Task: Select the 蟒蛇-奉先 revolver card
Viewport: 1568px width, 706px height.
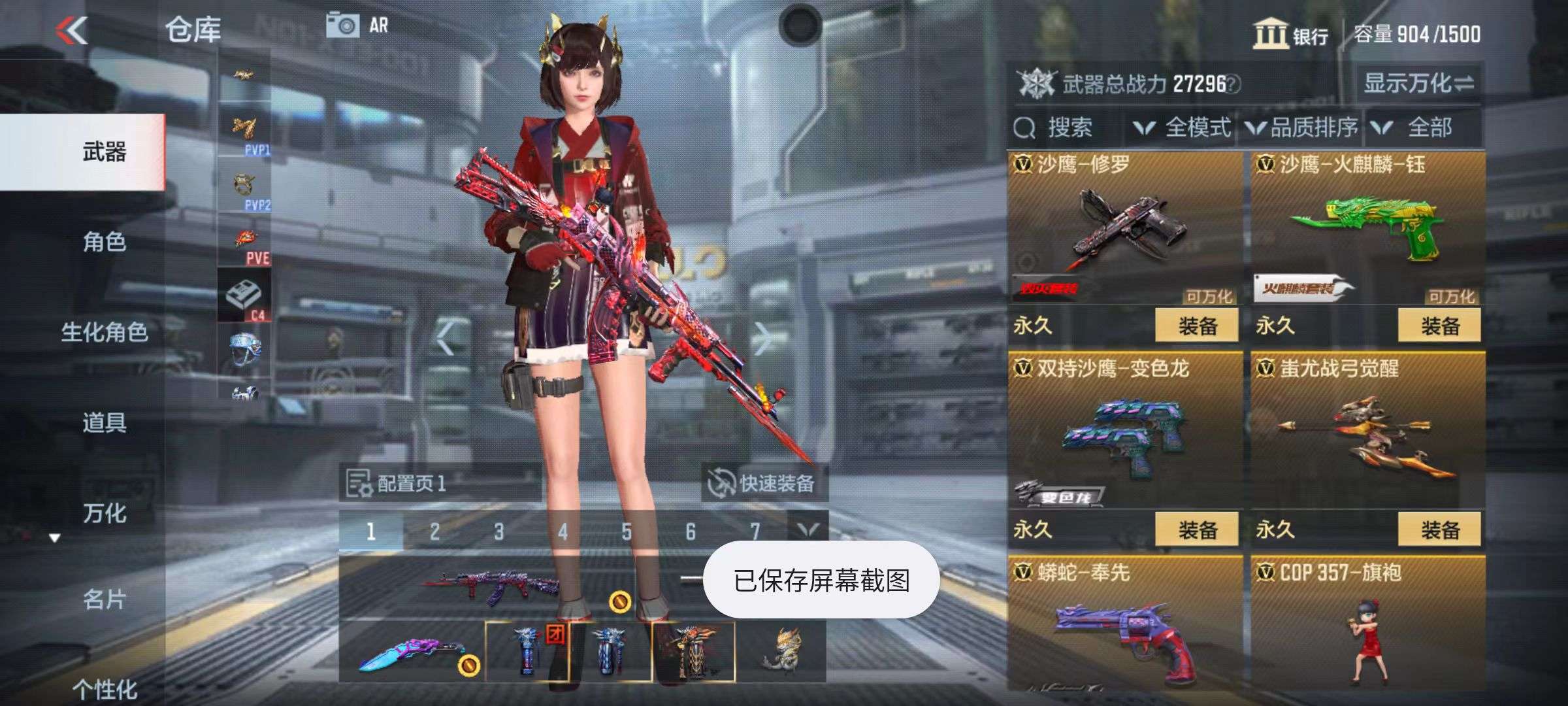Action: [1124, 624]
